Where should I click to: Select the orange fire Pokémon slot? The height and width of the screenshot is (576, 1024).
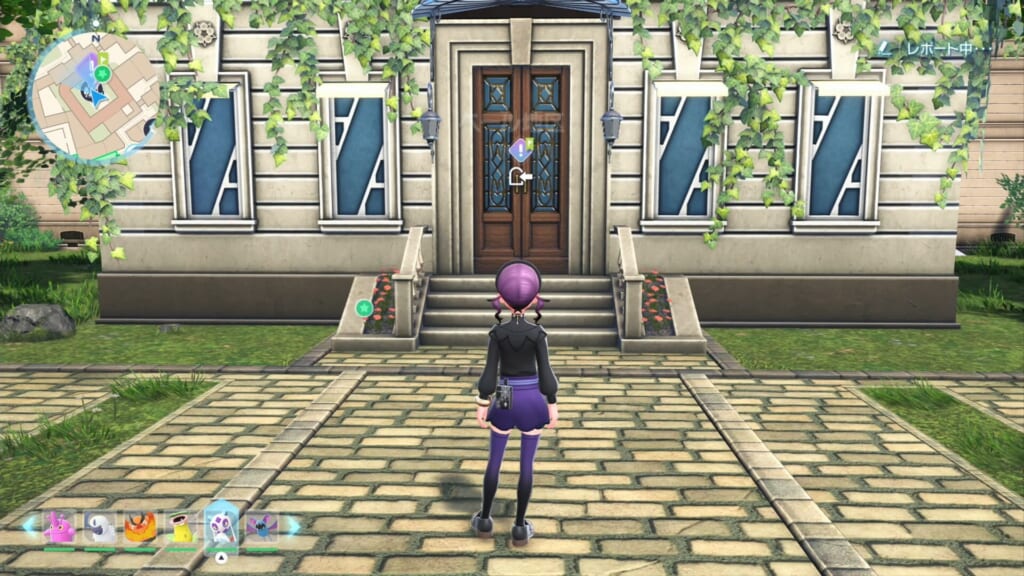point(140,527)
